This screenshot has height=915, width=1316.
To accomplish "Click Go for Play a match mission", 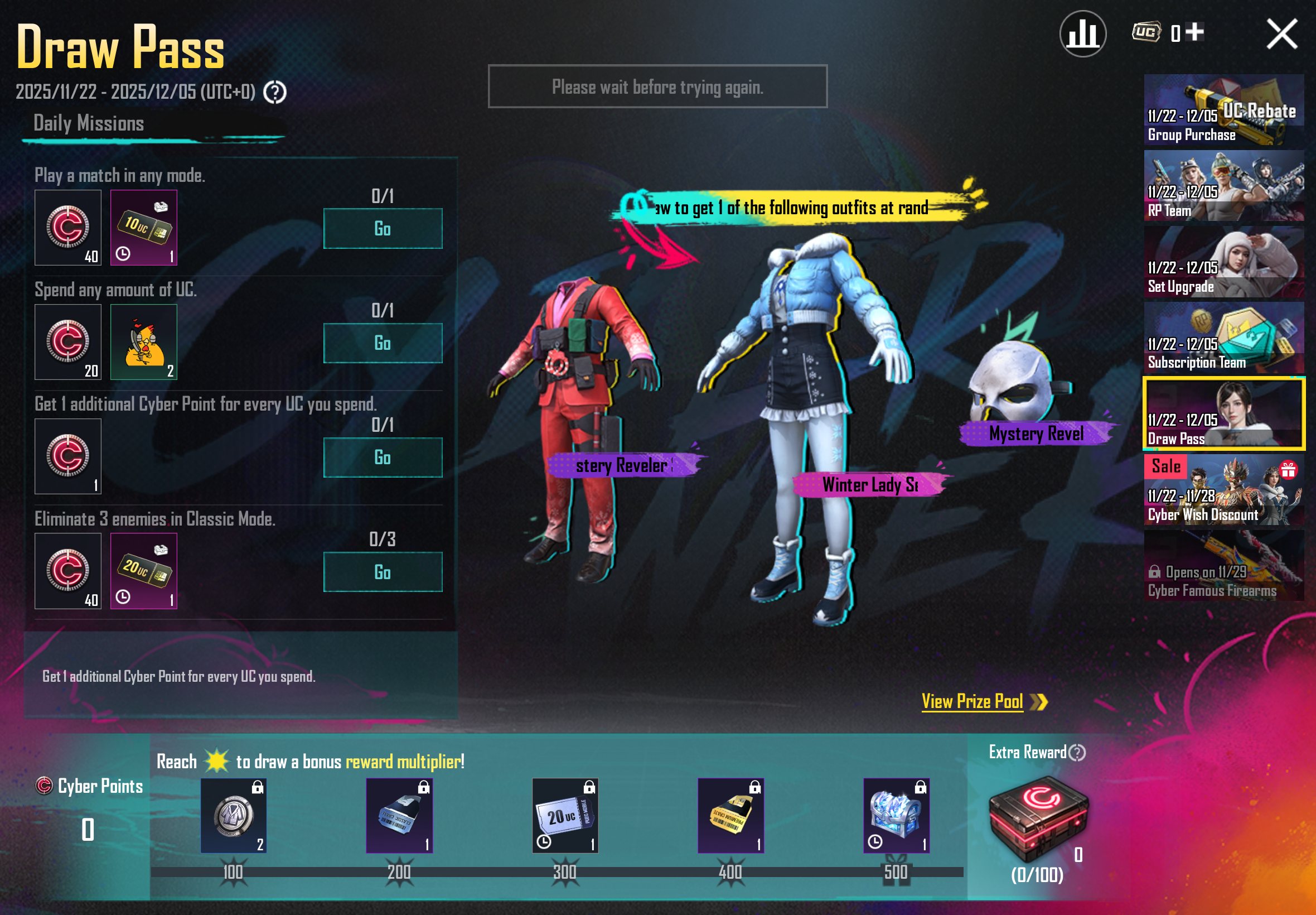I will pos(383,228).
